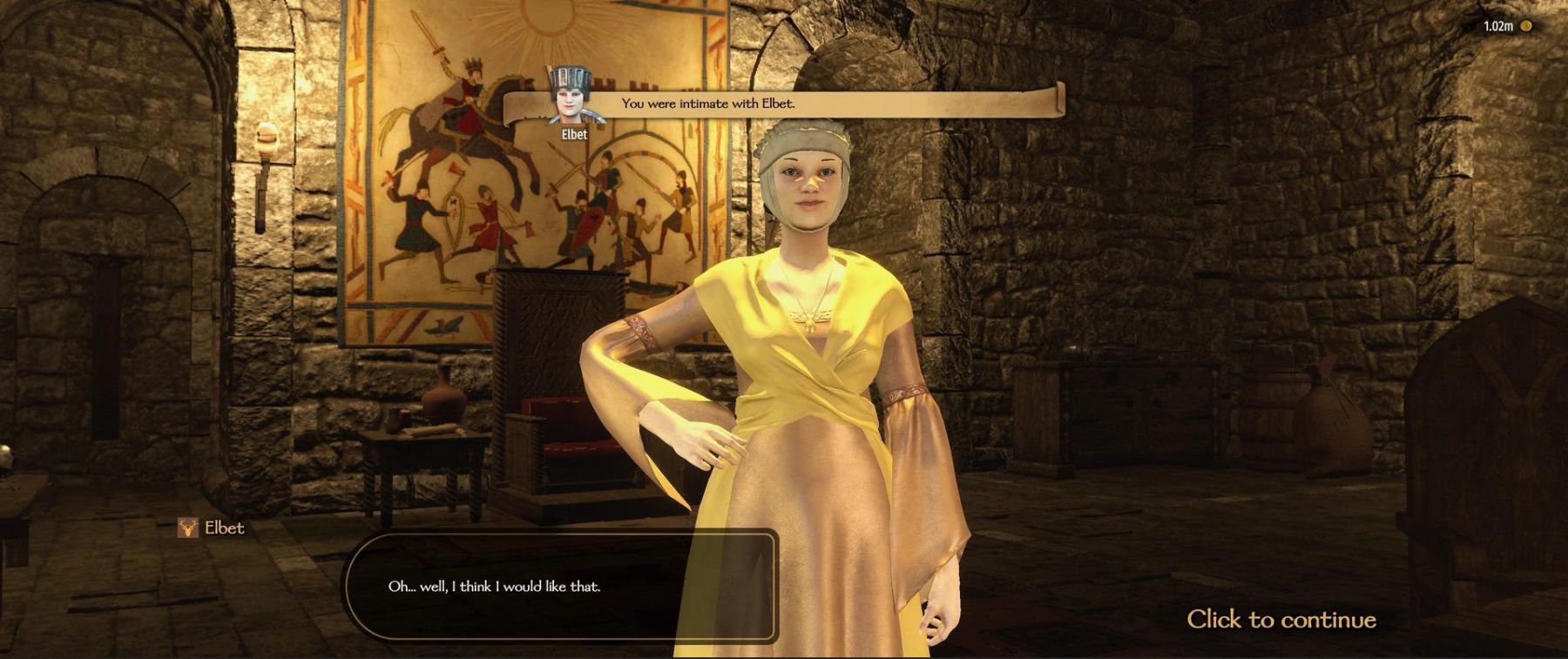Open Elbet's portrait in the notification
This screenshot has height=659, width=1568.
coord(573,97)
